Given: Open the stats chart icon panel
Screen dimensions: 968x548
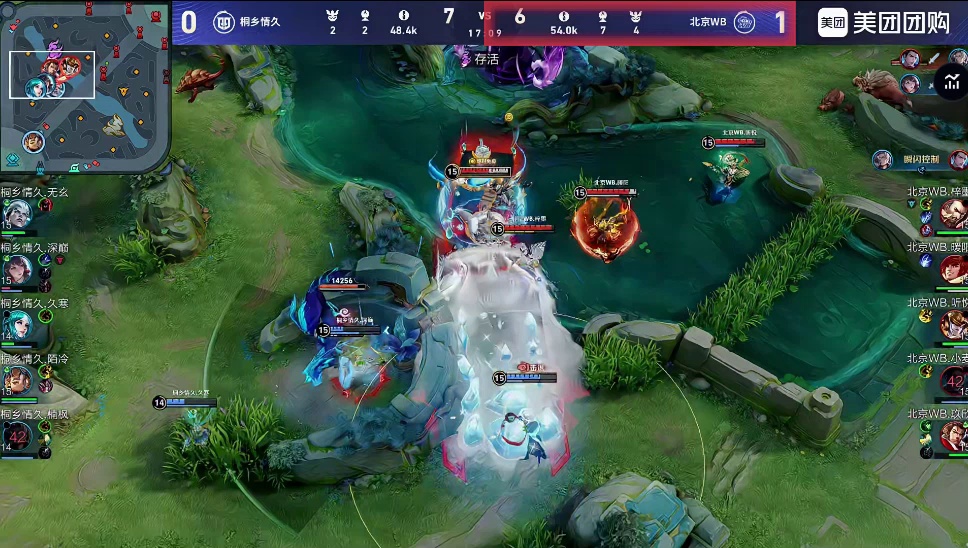Looking at the screenshot, I should [x=949, y=82].
